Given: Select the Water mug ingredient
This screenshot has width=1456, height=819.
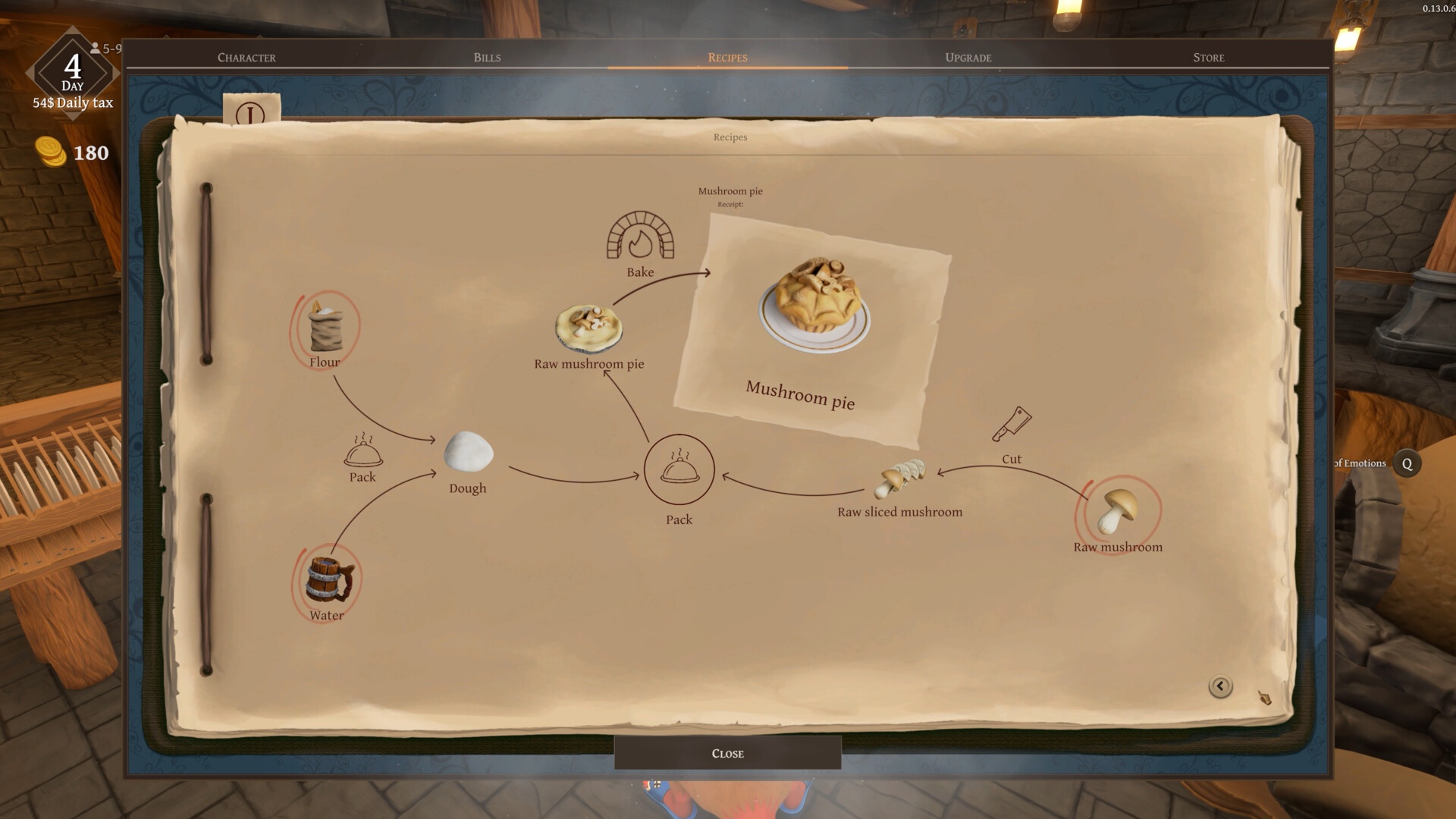Looking at the screenshot, I should point(328,580).
